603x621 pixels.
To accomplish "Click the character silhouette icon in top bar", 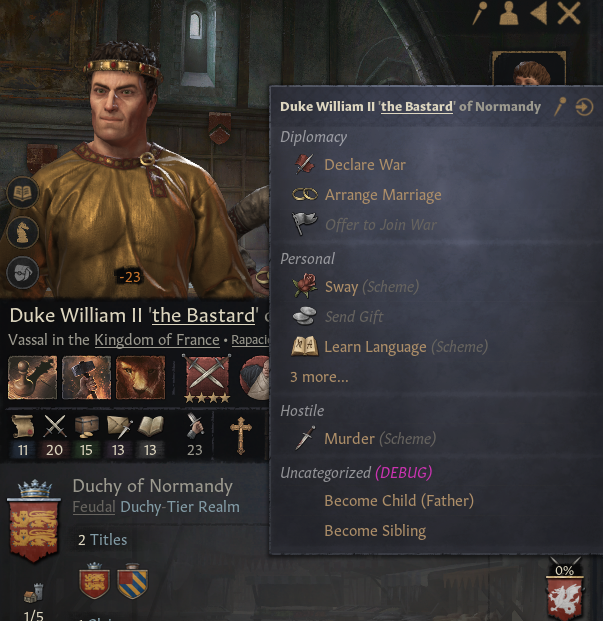I will [x=509, y=13].
